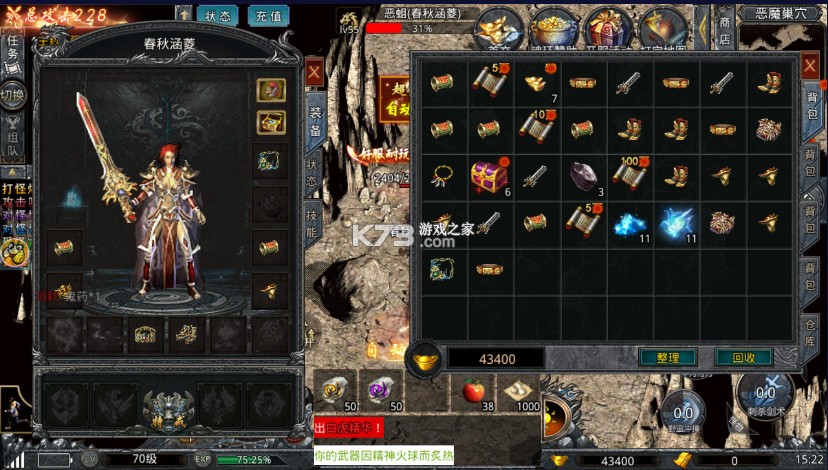Viewport: 828px width, 470px height.
Task: Close the inventory bag panel
Action: [810, 69]
